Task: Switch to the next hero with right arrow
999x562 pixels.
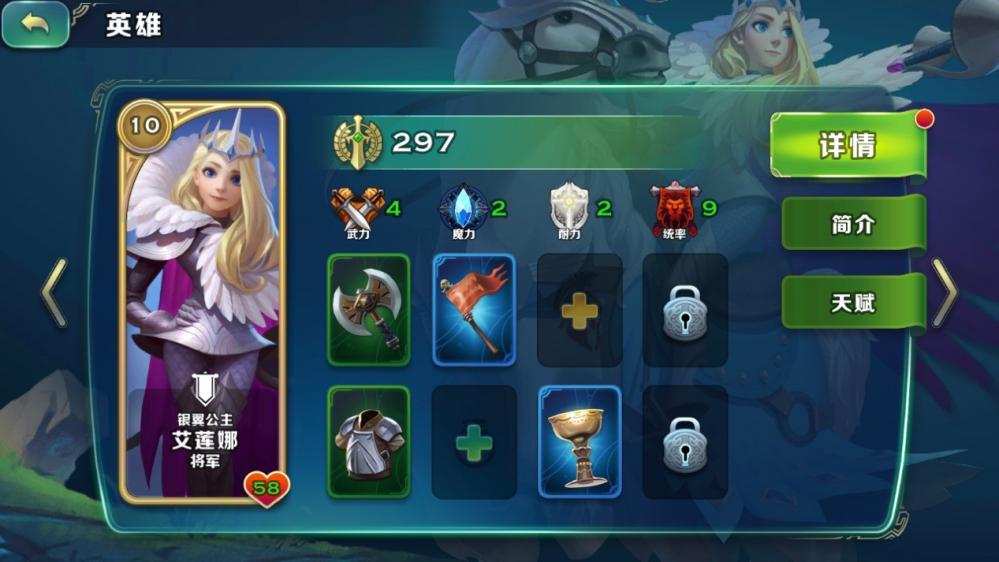Action: [944, 293]
